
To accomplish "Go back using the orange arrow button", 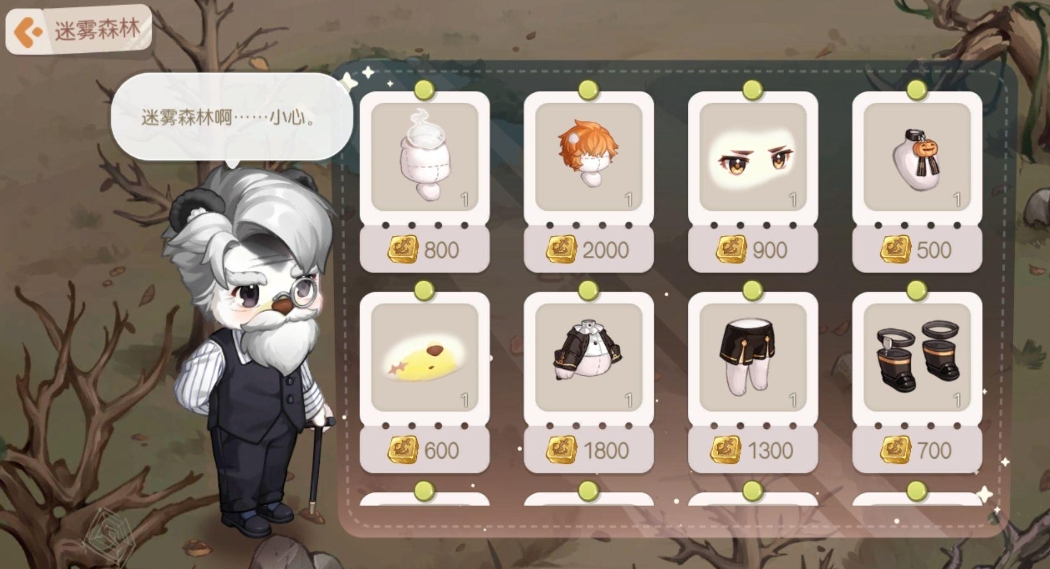I will [x=28, y=32].
